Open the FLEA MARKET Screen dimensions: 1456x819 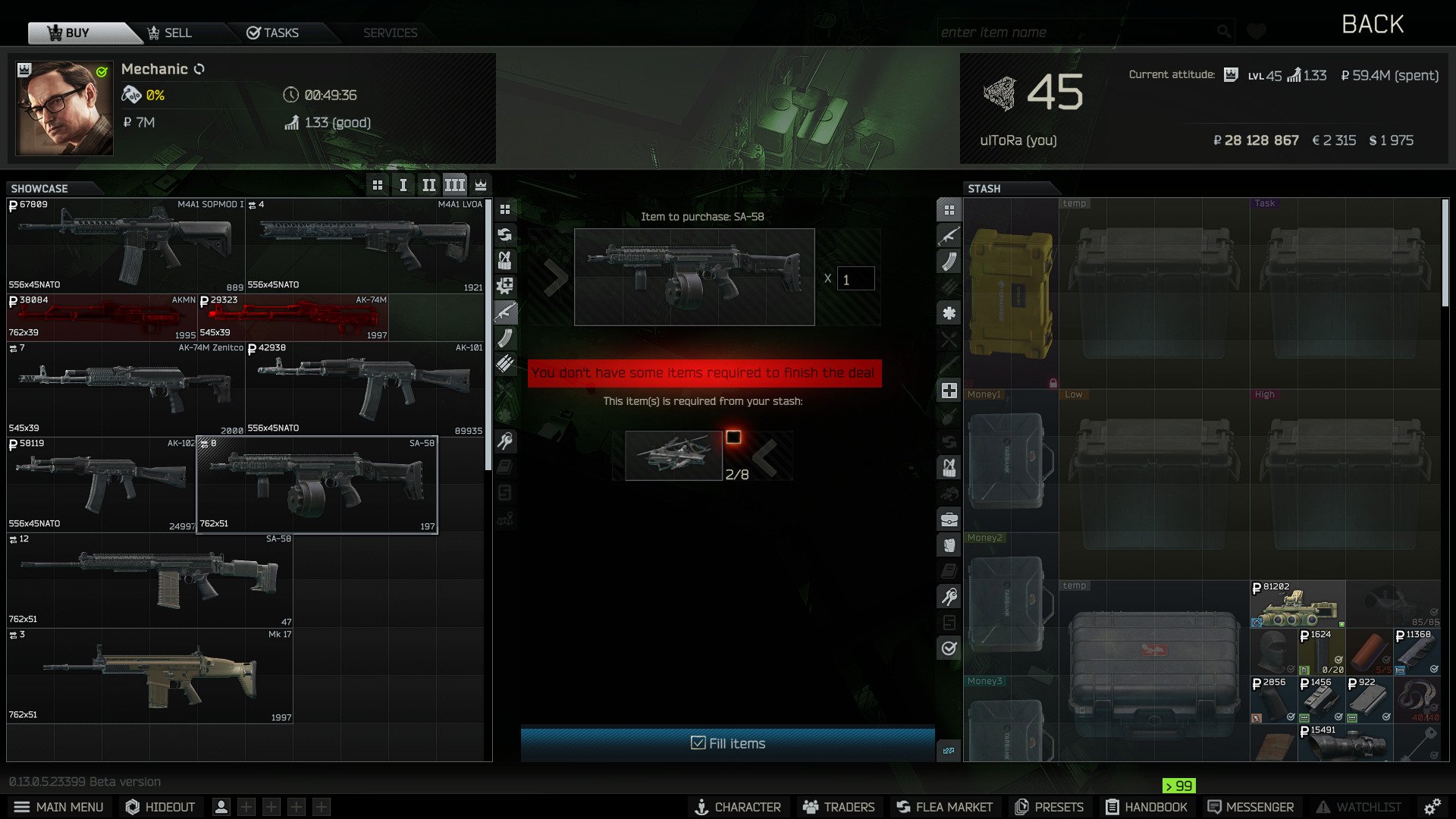(944, 807)
